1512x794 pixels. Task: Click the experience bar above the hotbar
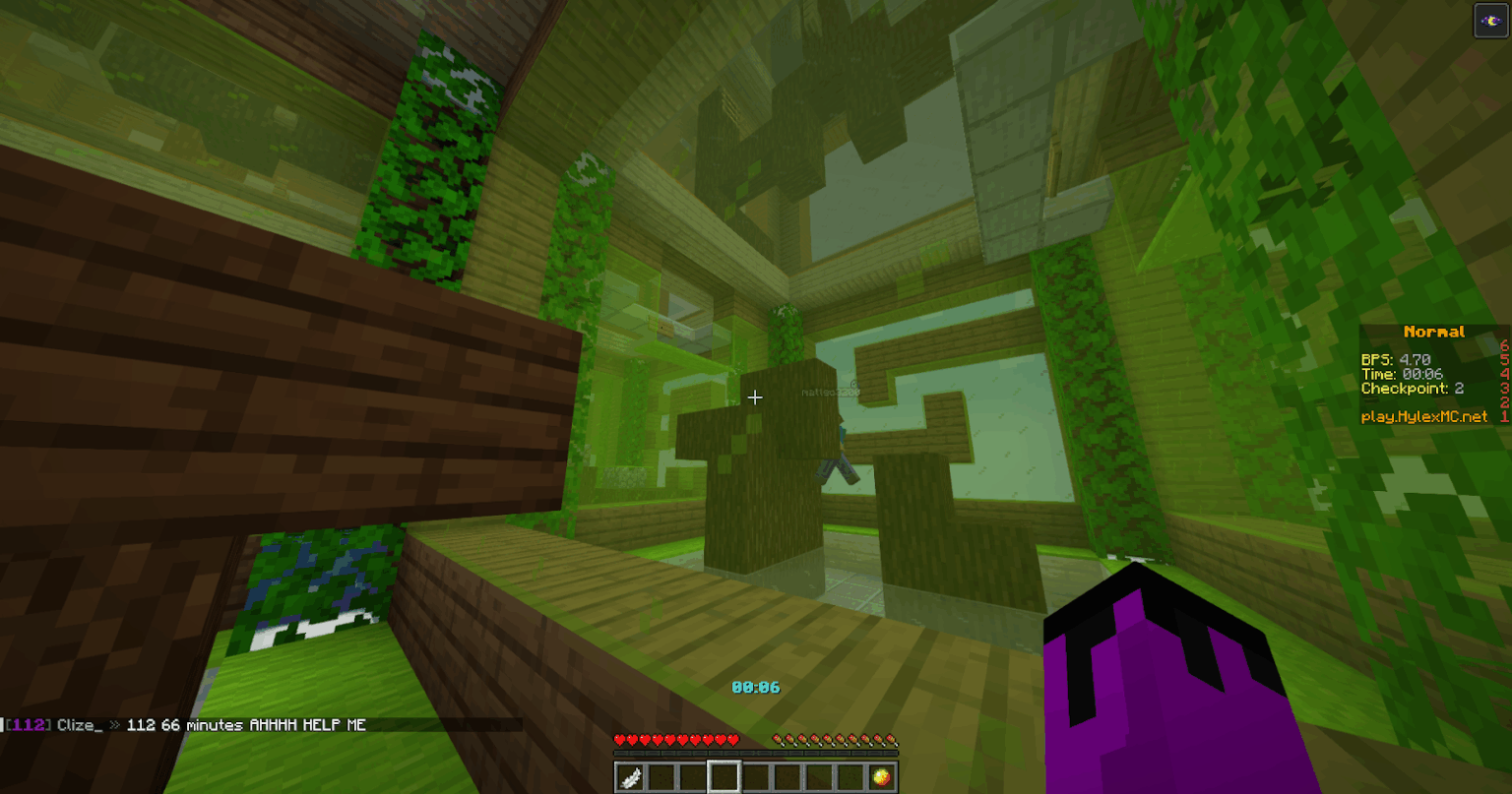(753, 751)
